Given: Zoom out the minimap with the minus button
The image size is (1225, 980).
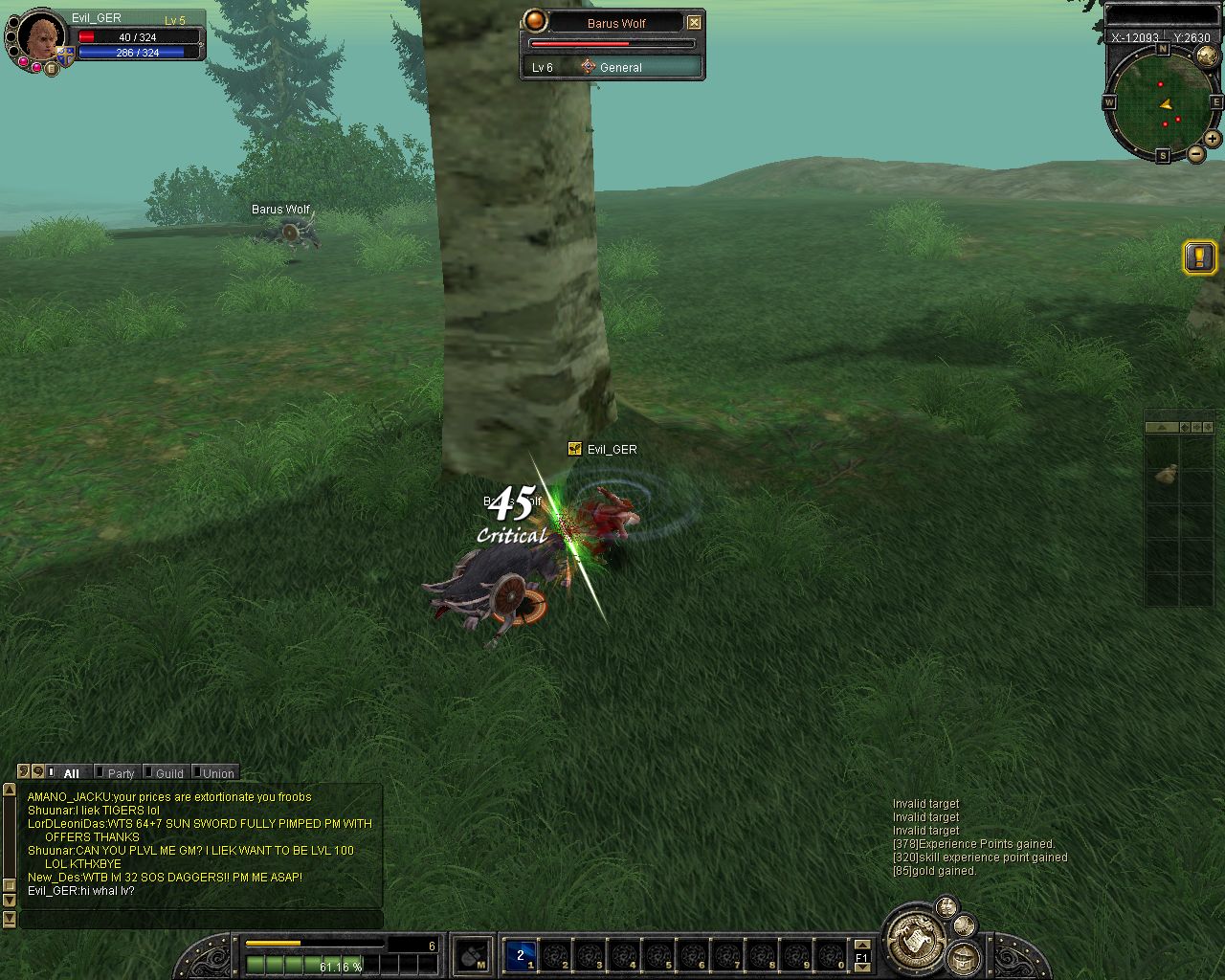Looking at the screenshot, I should pyautogui.click(x=1196, y=154).
